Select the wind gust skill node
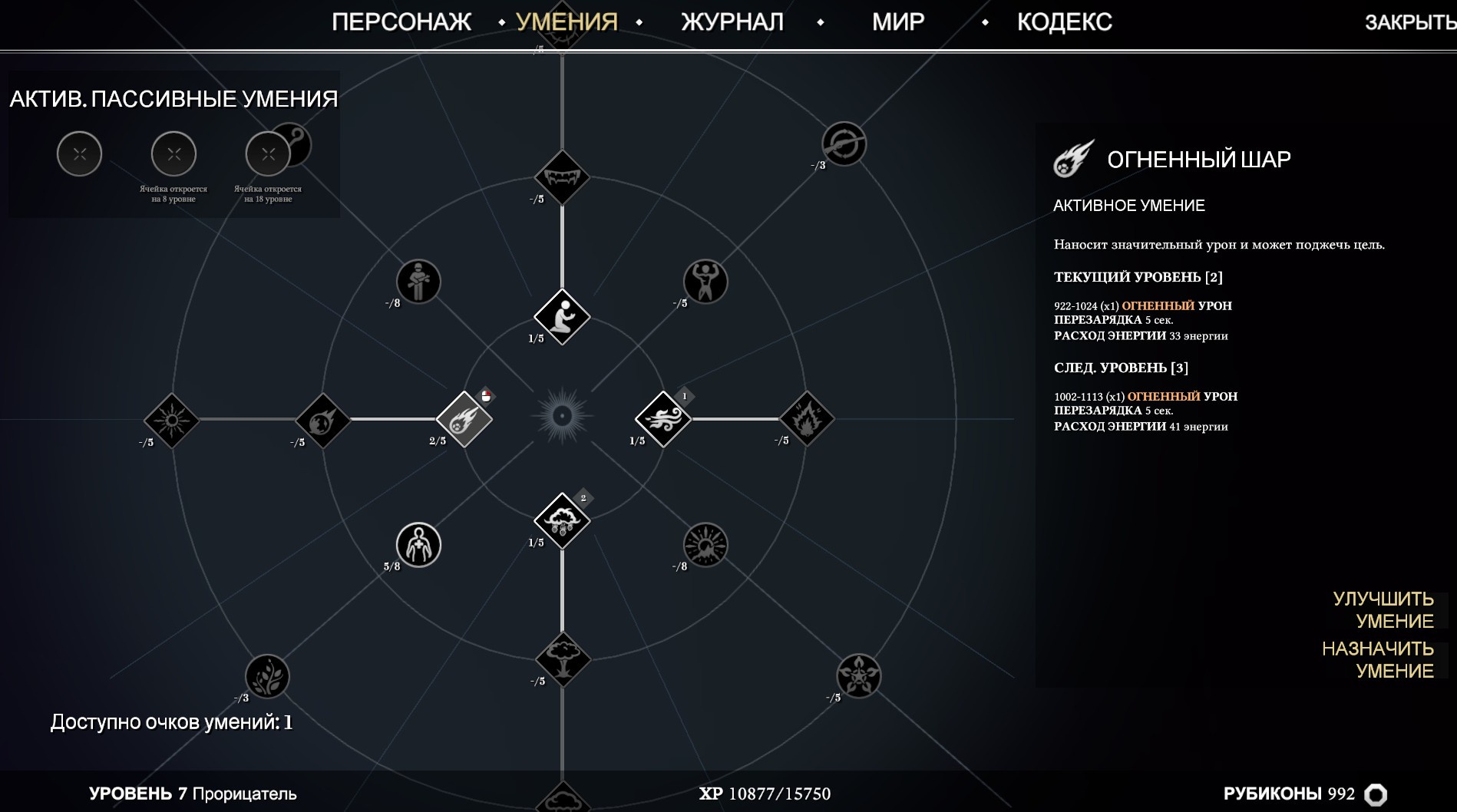 point(663,419)
